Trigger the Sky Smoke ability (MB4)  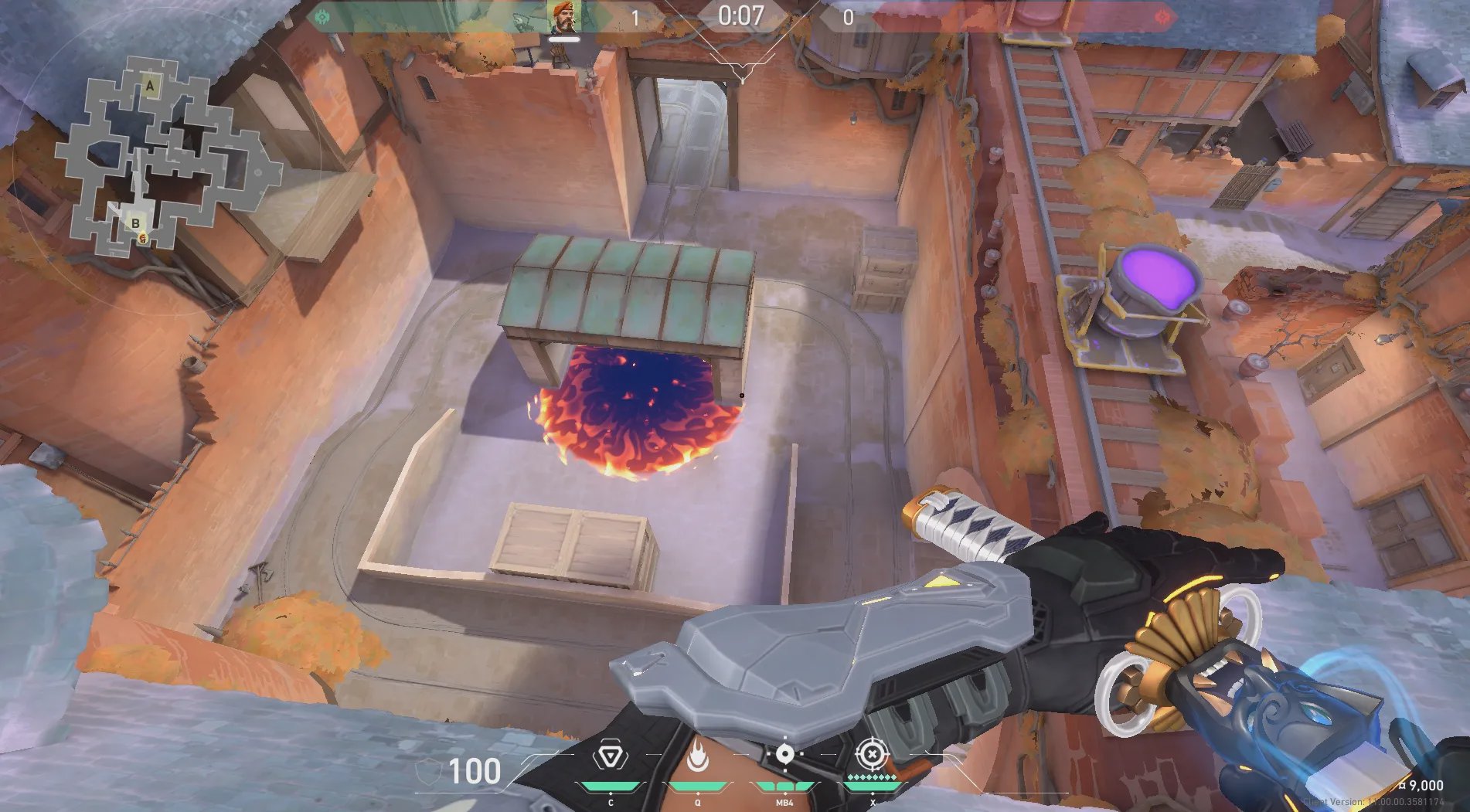[x=784, y=756]
